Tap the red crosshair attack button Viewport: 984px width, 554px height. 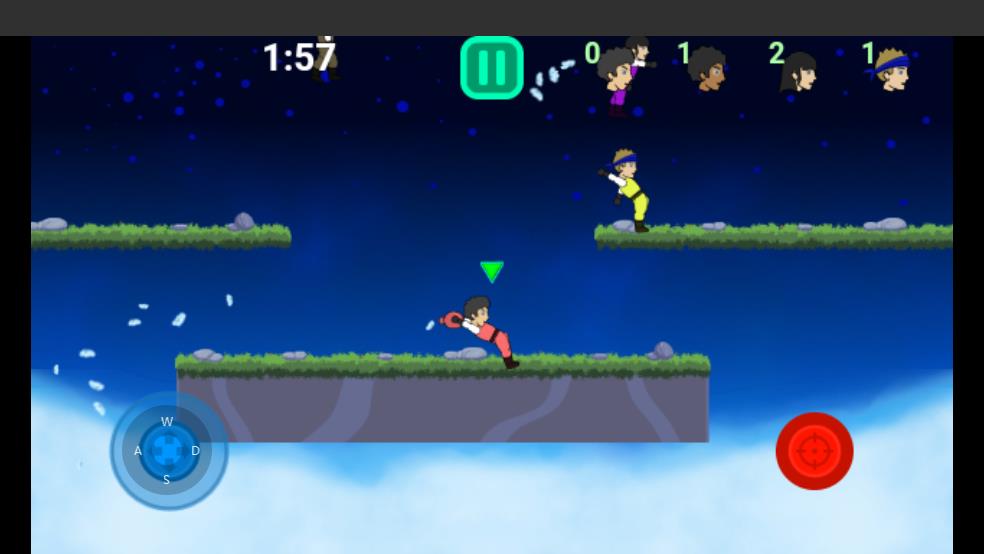pos(814,451)
